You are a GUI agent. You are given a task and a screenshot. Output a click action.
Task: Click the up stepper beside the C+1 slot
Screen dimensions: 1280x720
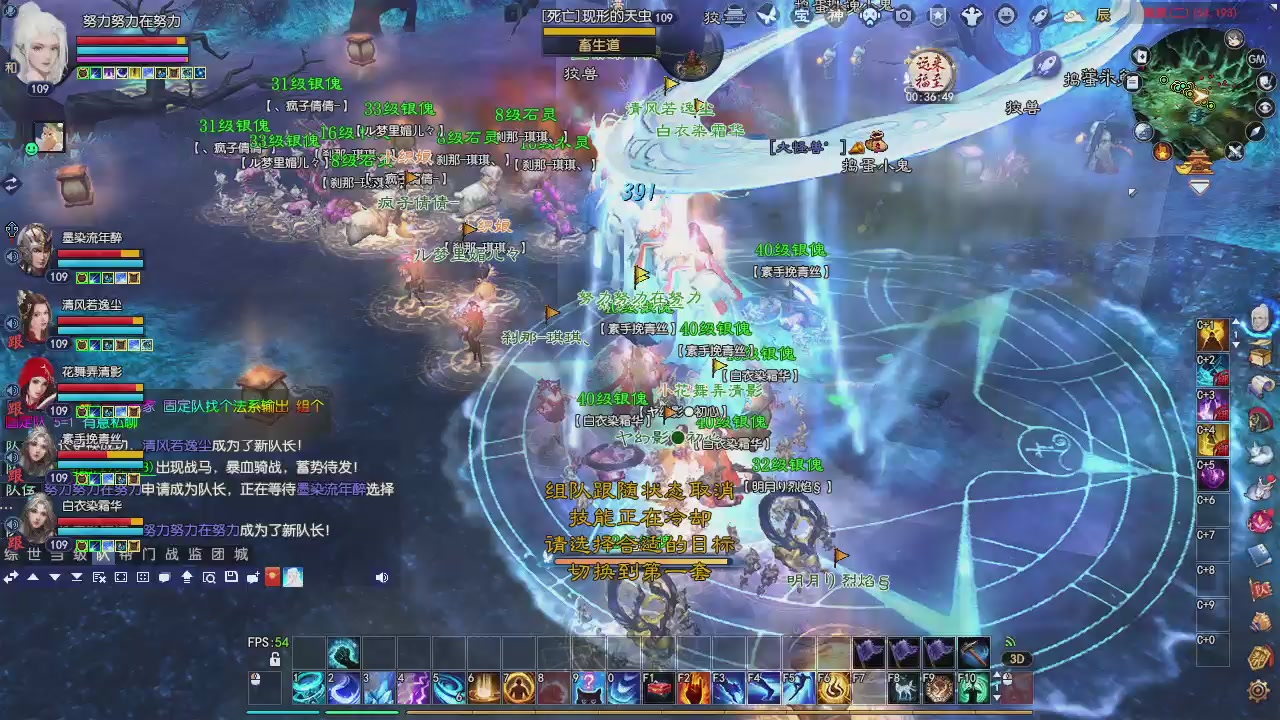pyautogui.click(x=1236, y=323)
